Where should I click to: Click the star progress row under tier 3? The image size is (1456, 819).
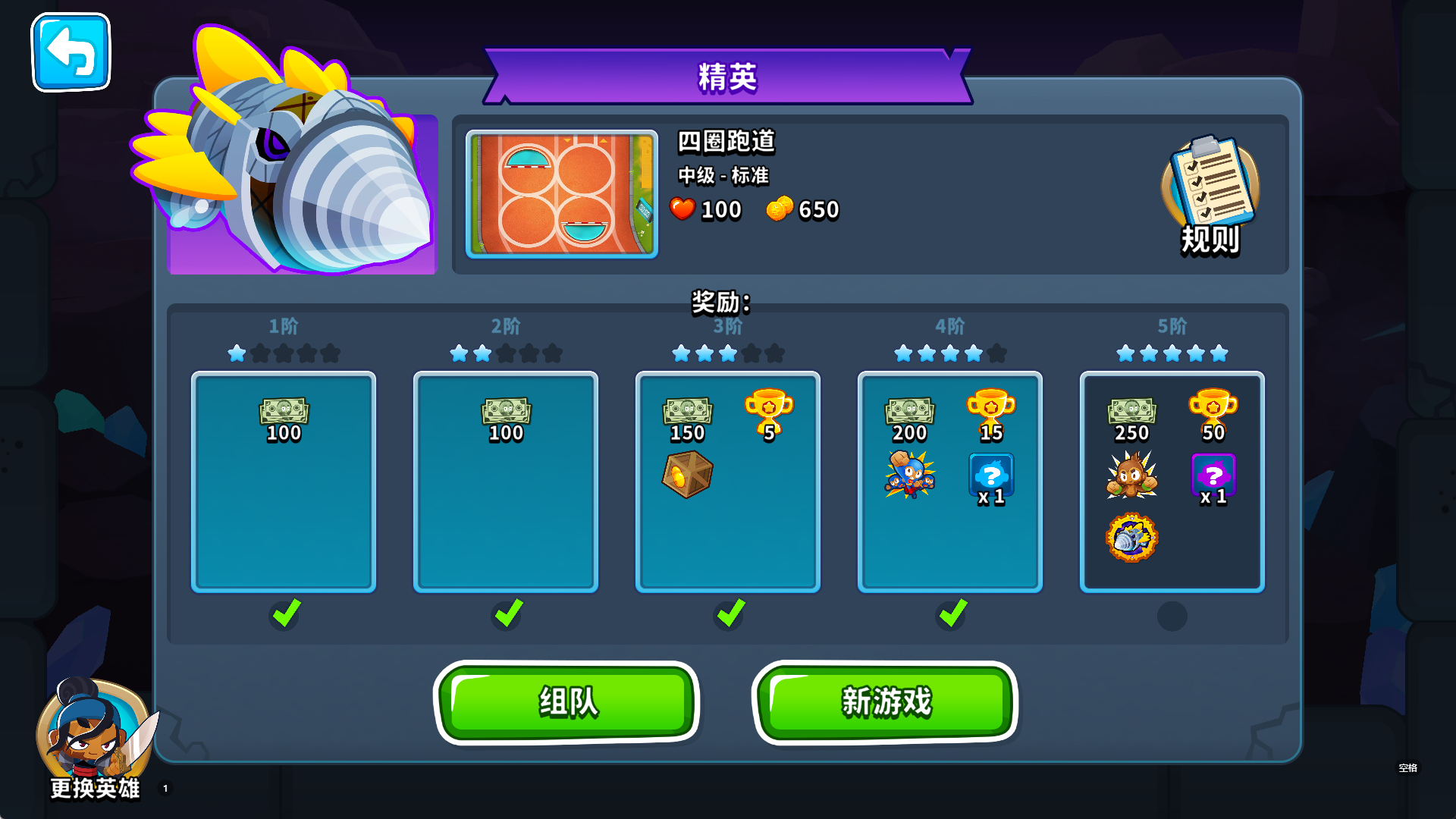[x=726, y=352]
